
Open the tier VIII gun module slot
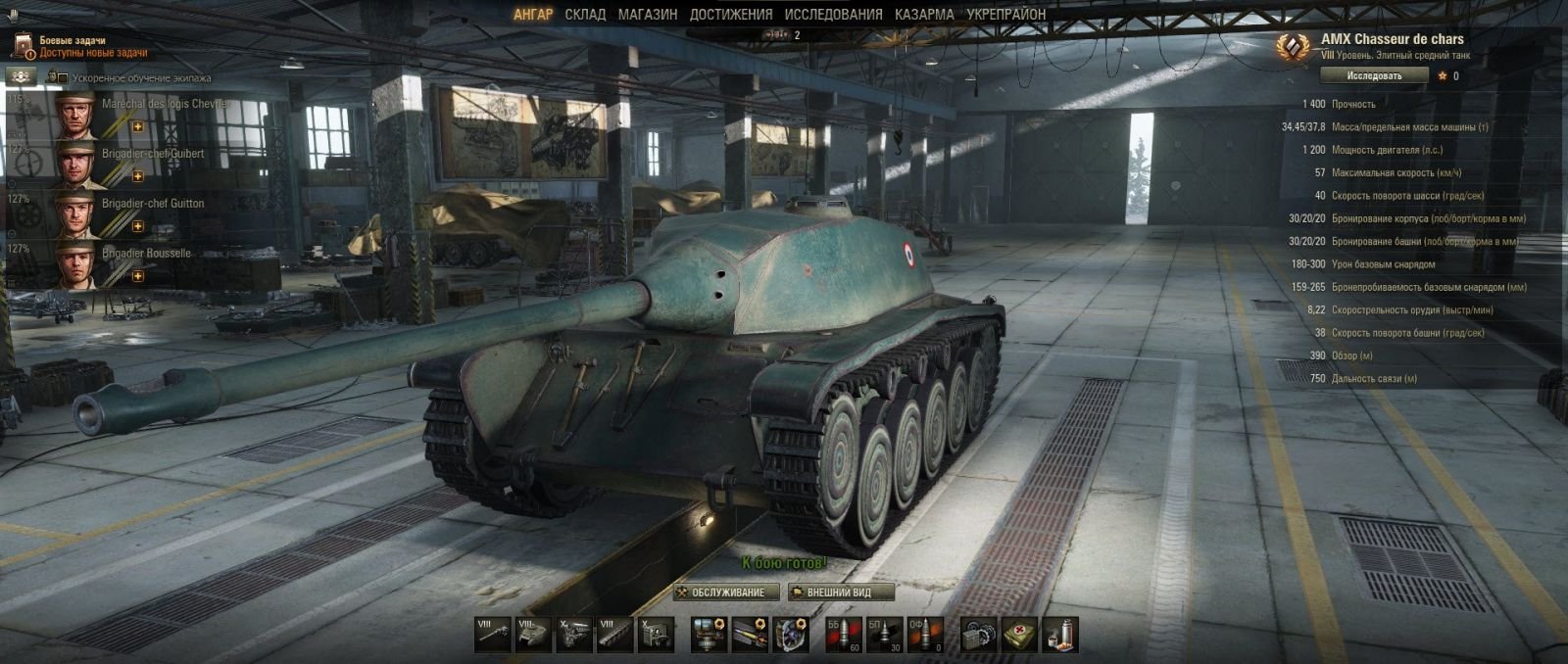coord(492,635)
